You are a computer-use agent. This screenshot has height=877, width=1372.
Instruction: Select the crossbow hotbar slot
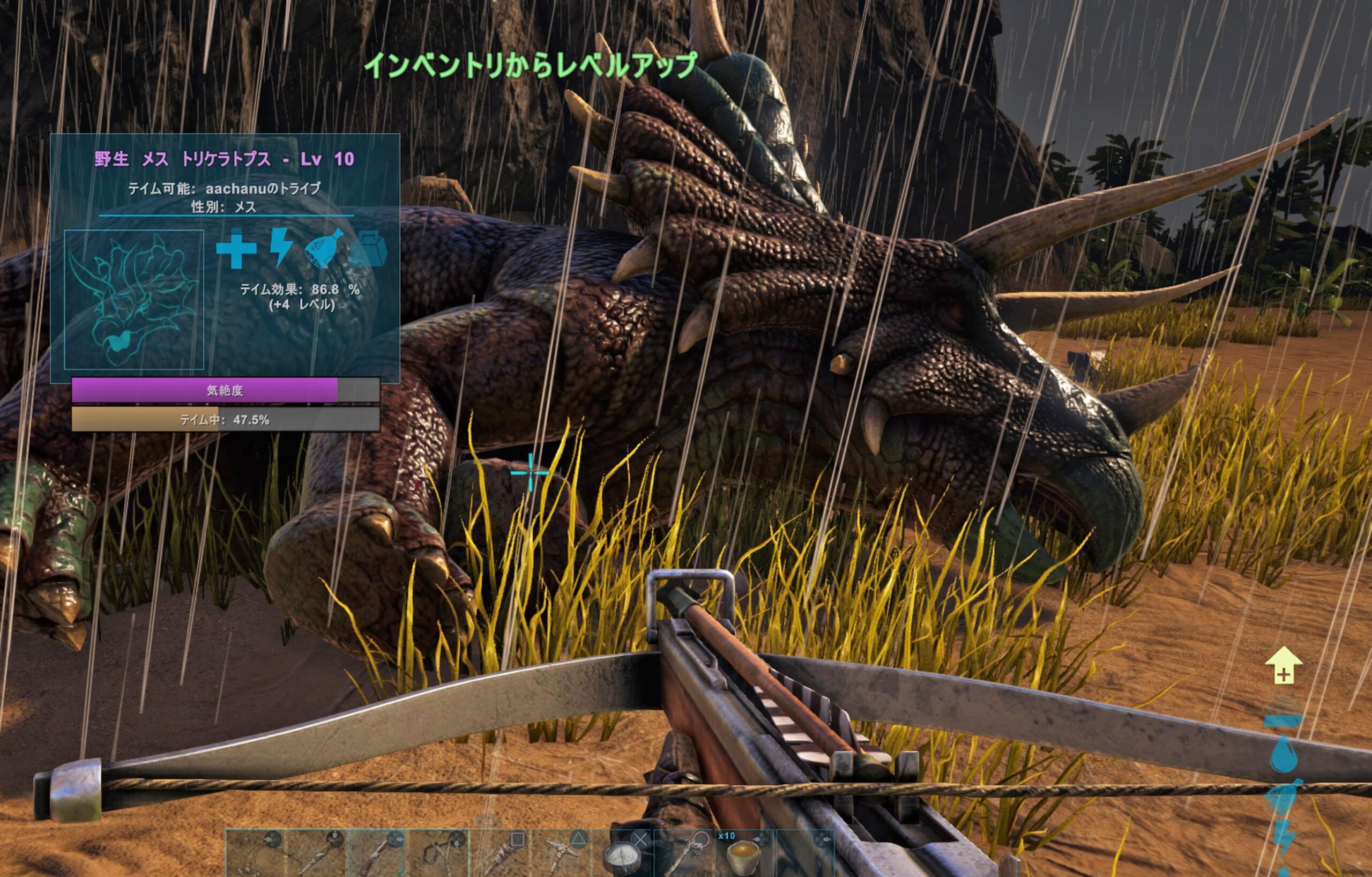click(x=378, y=853)
